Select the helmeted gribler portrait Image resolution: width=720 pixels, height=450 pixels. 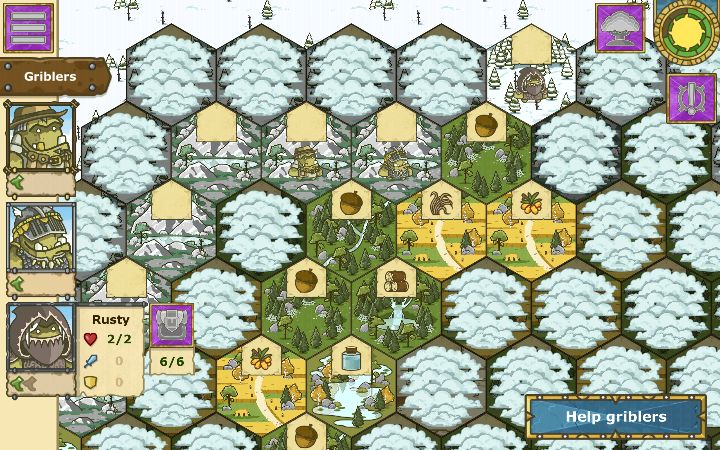click(x=41, y=236)
